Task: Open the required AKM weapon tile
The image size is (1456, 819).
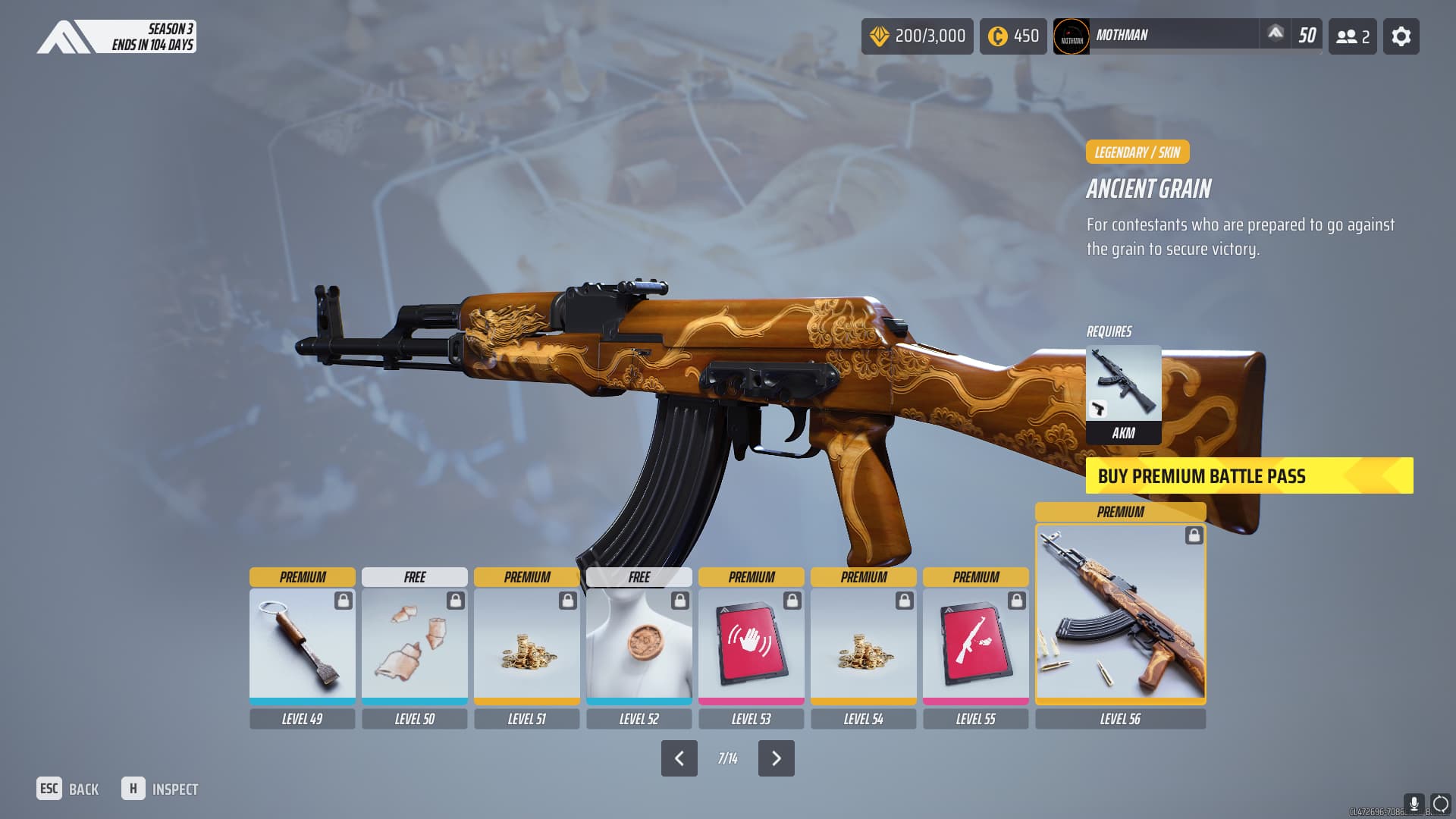Action: click(x=1123, y=394)
